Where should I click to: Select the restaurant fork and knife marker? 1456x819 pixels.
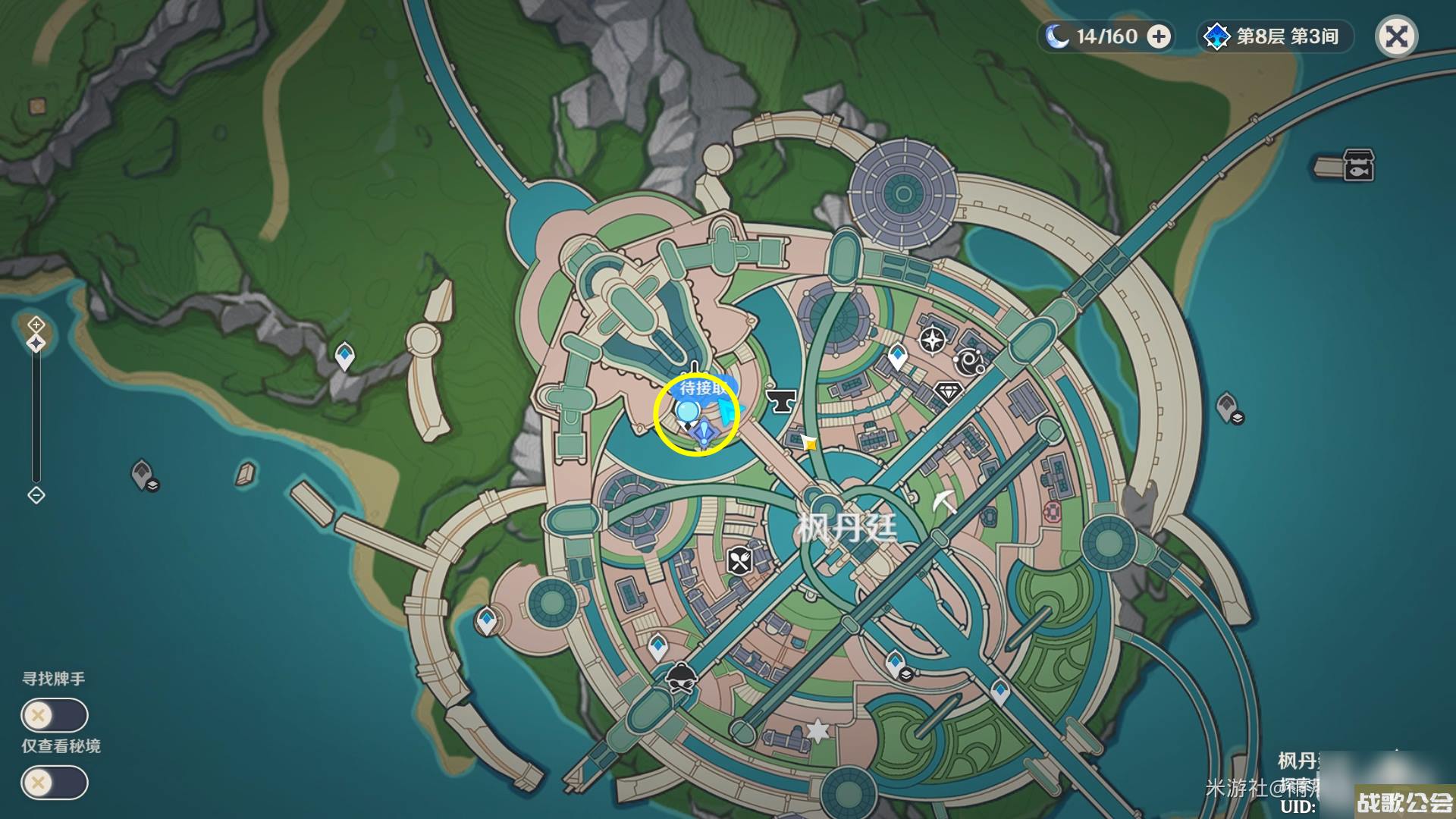click(739, 561)
